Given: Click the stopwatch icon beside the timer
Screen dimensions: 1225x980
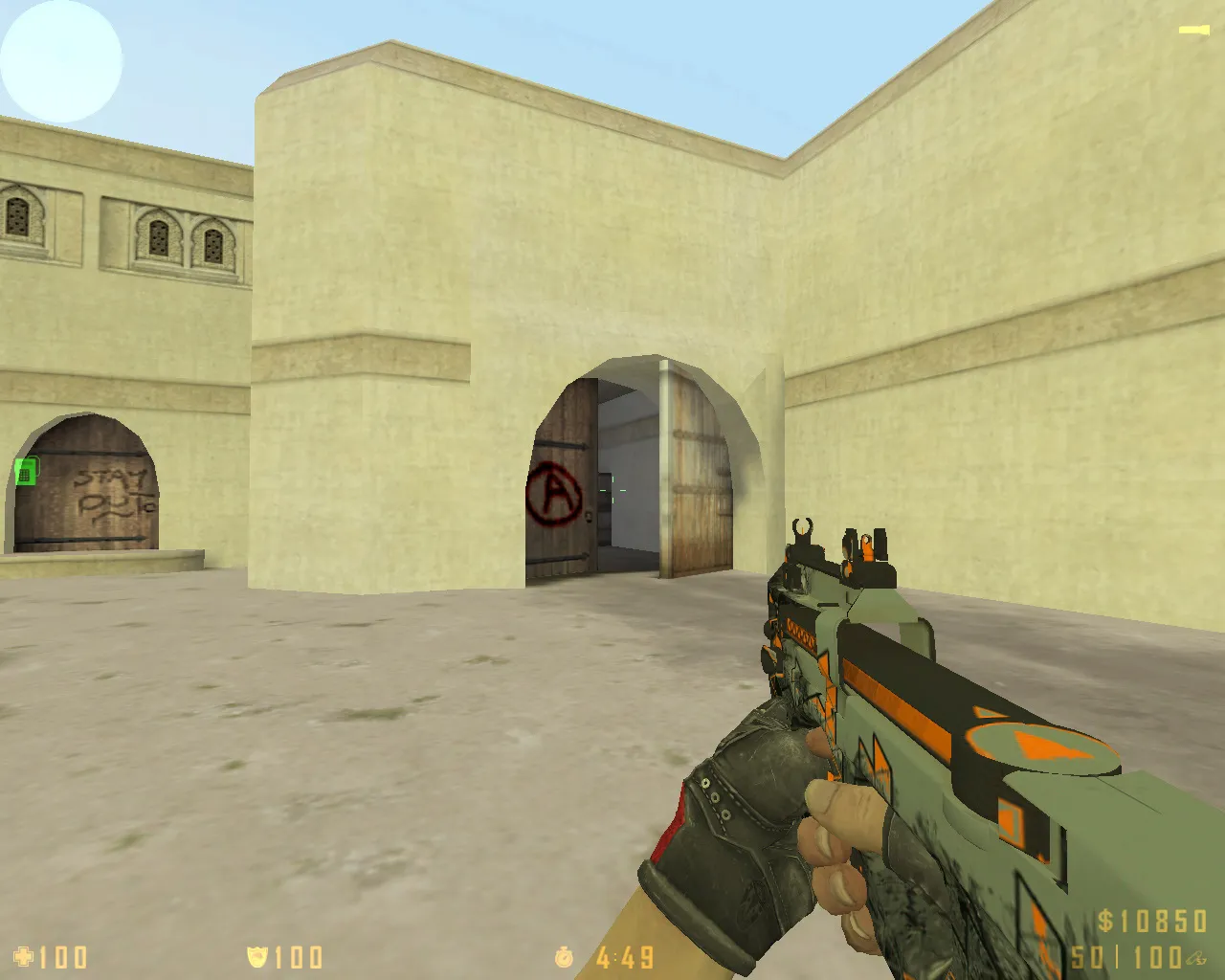Looking at the screenshot, I should point(565,956).
